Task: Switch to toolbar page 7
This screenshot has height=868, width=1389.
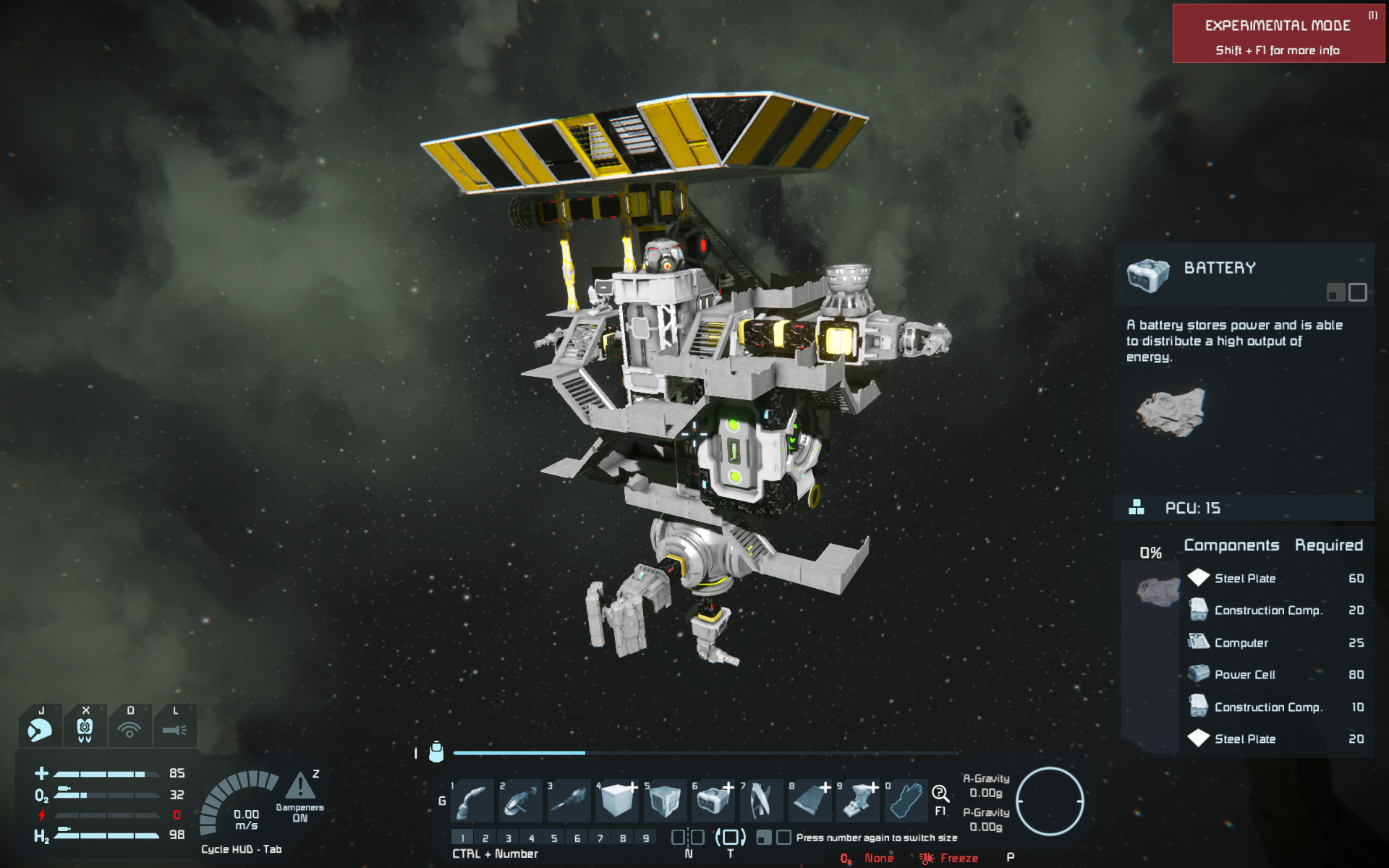Action: pos(600,838)
